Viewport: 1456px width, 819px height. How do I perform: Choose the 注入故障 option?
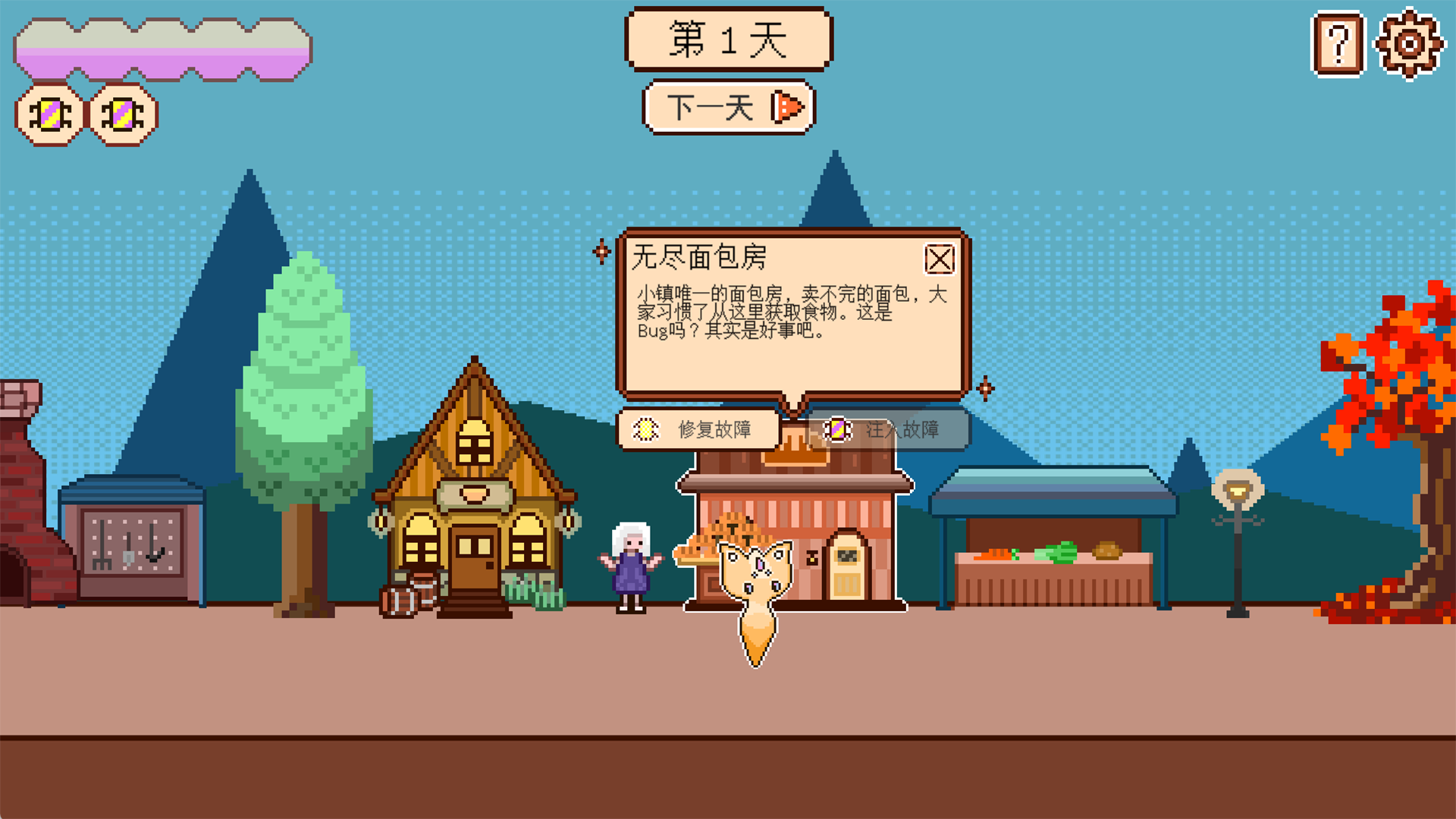pyautogui.click(x=889, y=429)
